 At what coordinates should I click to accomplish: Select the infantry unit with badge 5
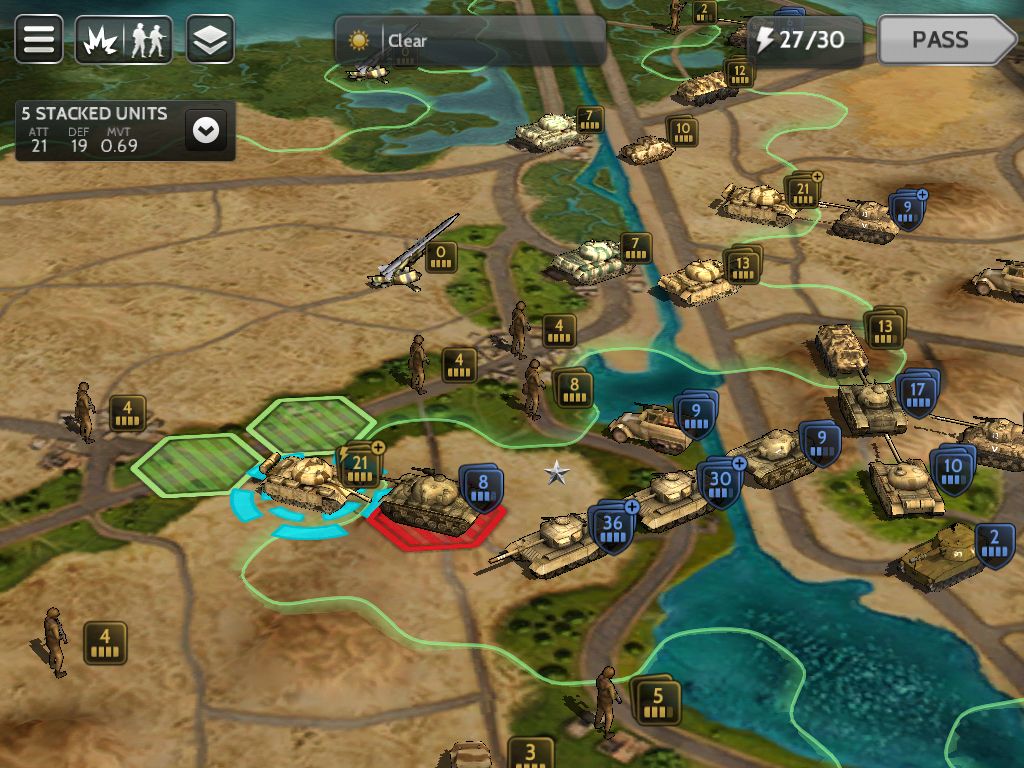(606, 698)
